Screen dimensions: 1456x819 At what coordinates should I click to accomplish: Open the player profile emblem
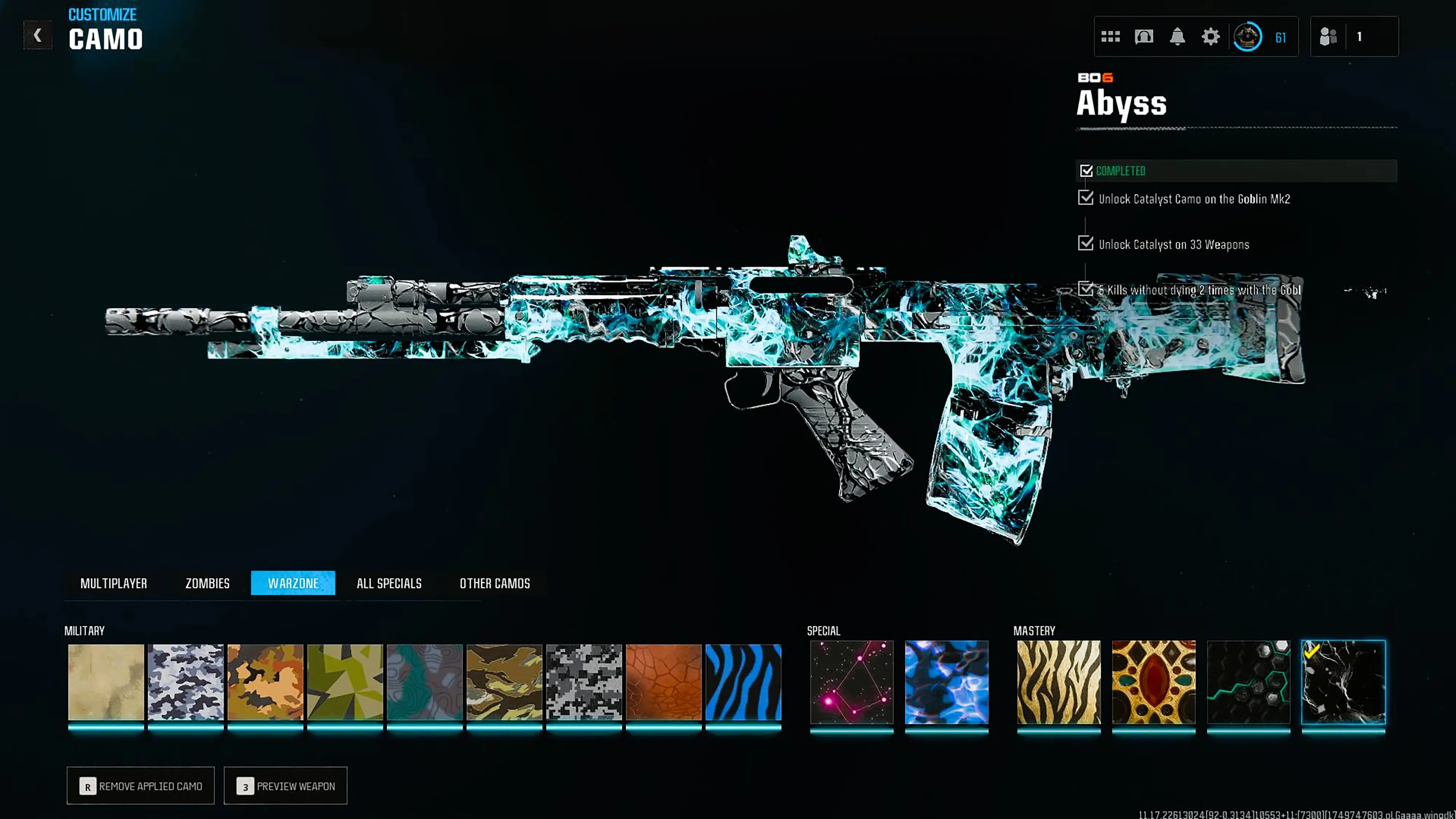pyautogui.click(x=1247, y=37)
